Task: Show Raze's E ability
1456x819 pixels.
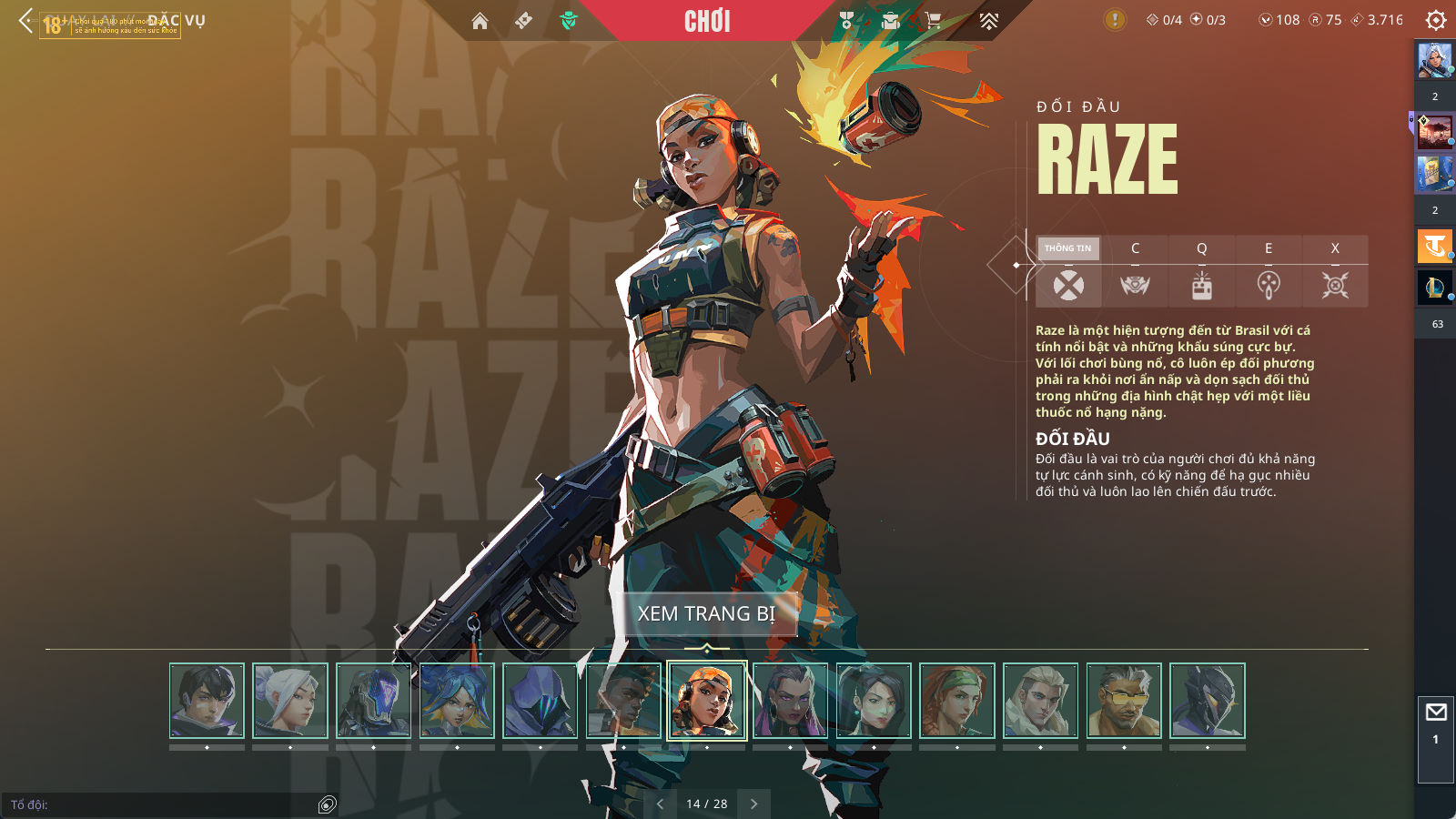Action: pos(1269,271)
